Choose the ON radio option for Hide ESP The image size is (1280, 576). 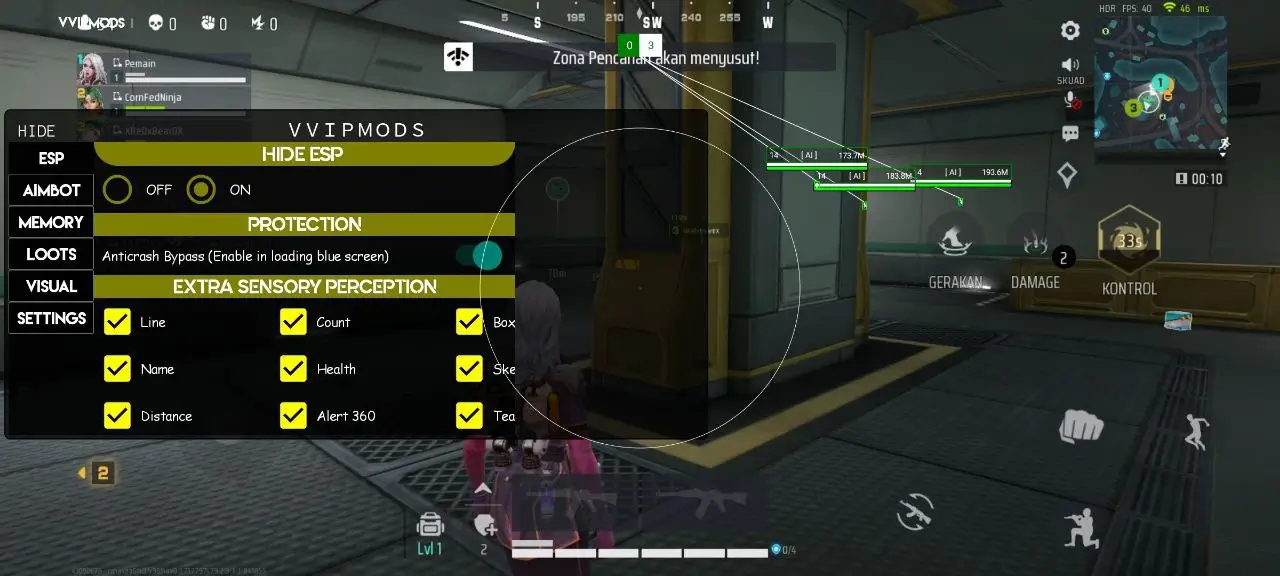tap(201, 189)
